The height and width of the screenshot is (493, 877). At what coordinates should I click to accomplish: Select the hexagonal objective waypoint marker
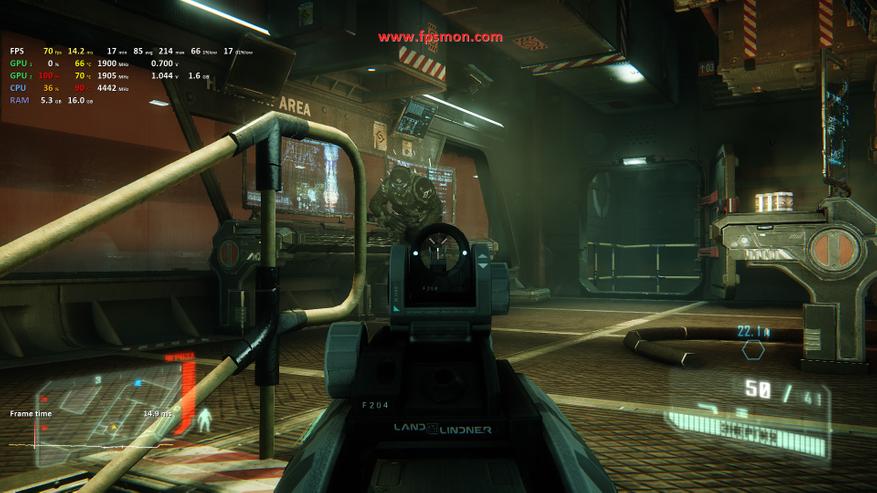click(753, 350)
